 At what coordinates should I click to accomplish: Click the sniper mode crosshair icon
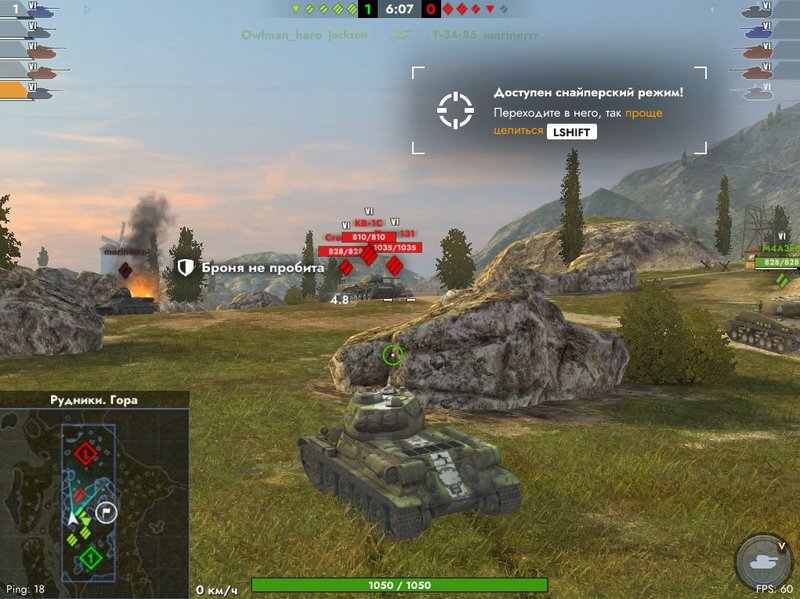click(455, 110)
